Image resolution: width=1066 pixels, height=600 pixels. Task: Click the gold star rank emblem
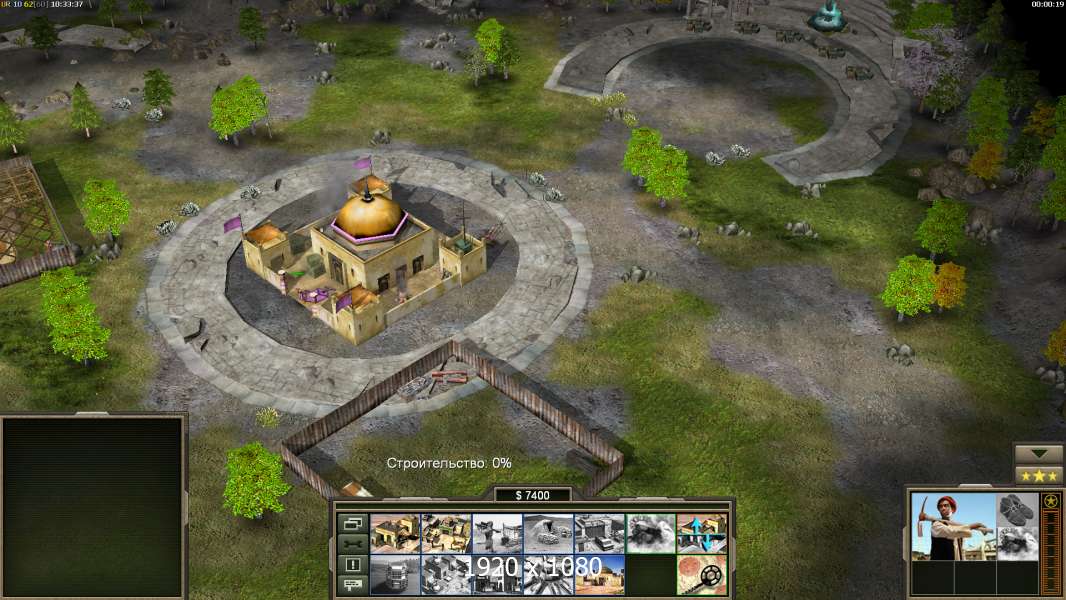[x=1050, y=501]
